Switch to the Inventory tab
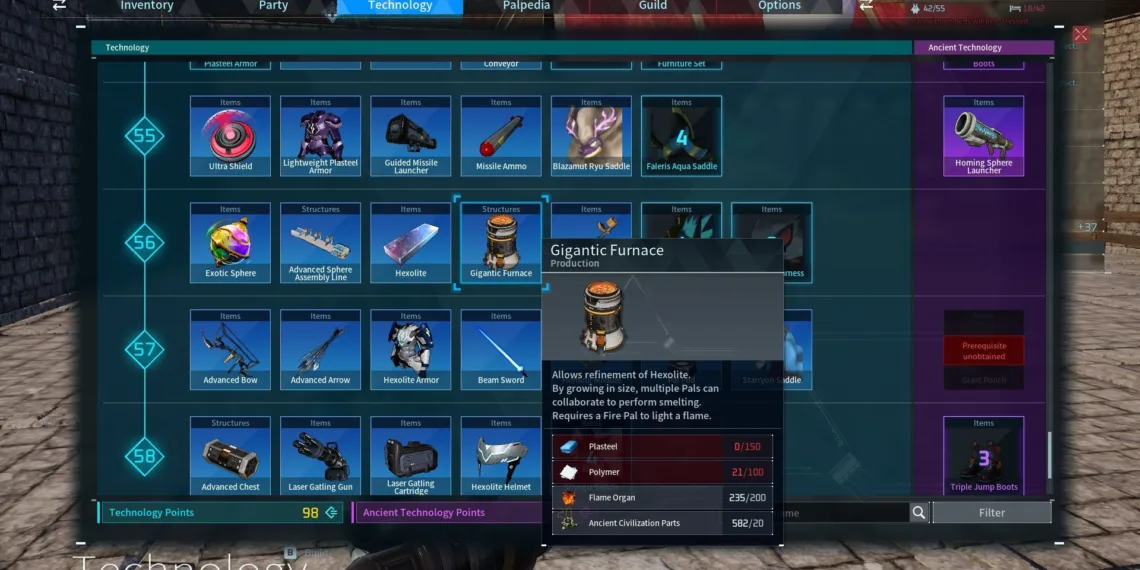The image size is (1140, 570). click(x=146, y=6)
